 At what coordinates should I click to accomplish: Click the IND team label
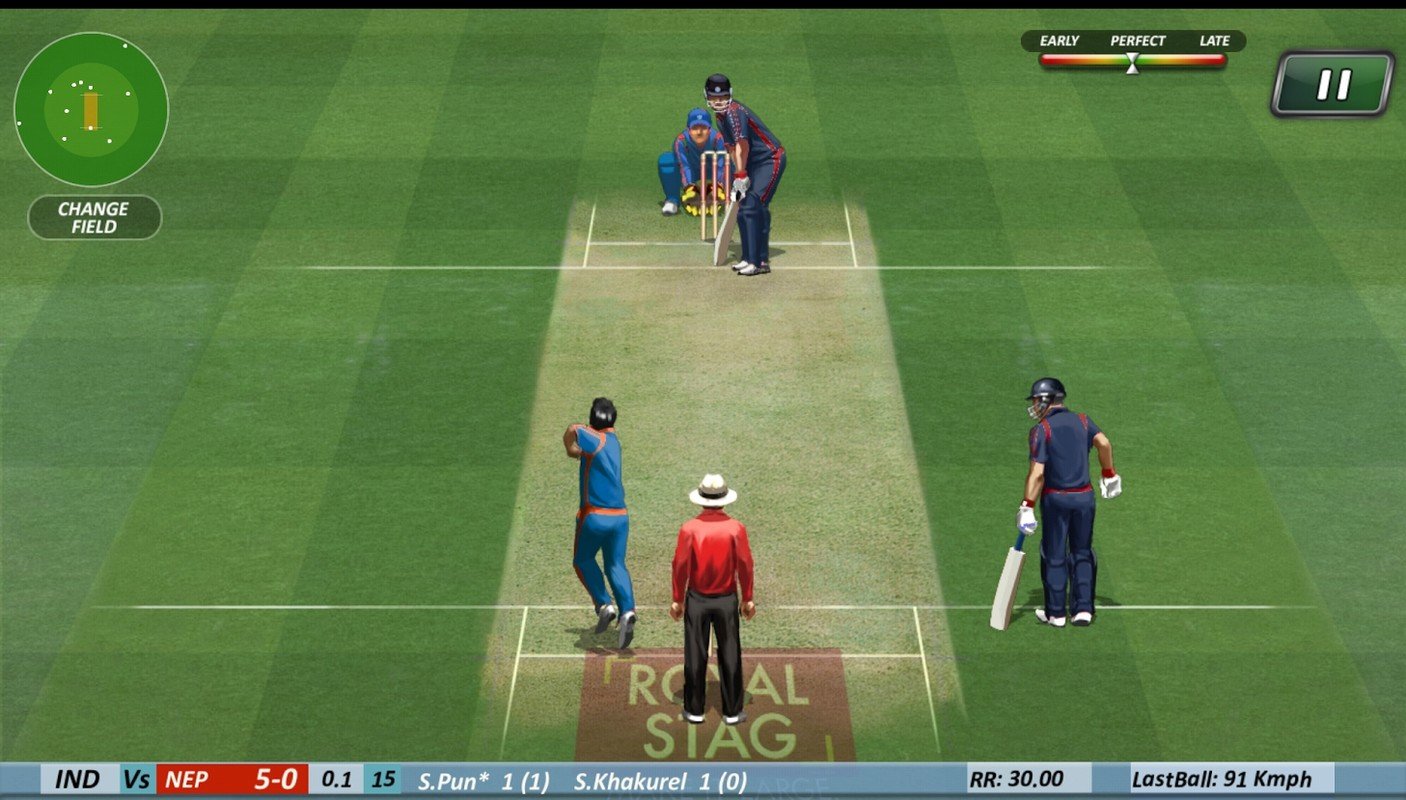tap(78, 779)
